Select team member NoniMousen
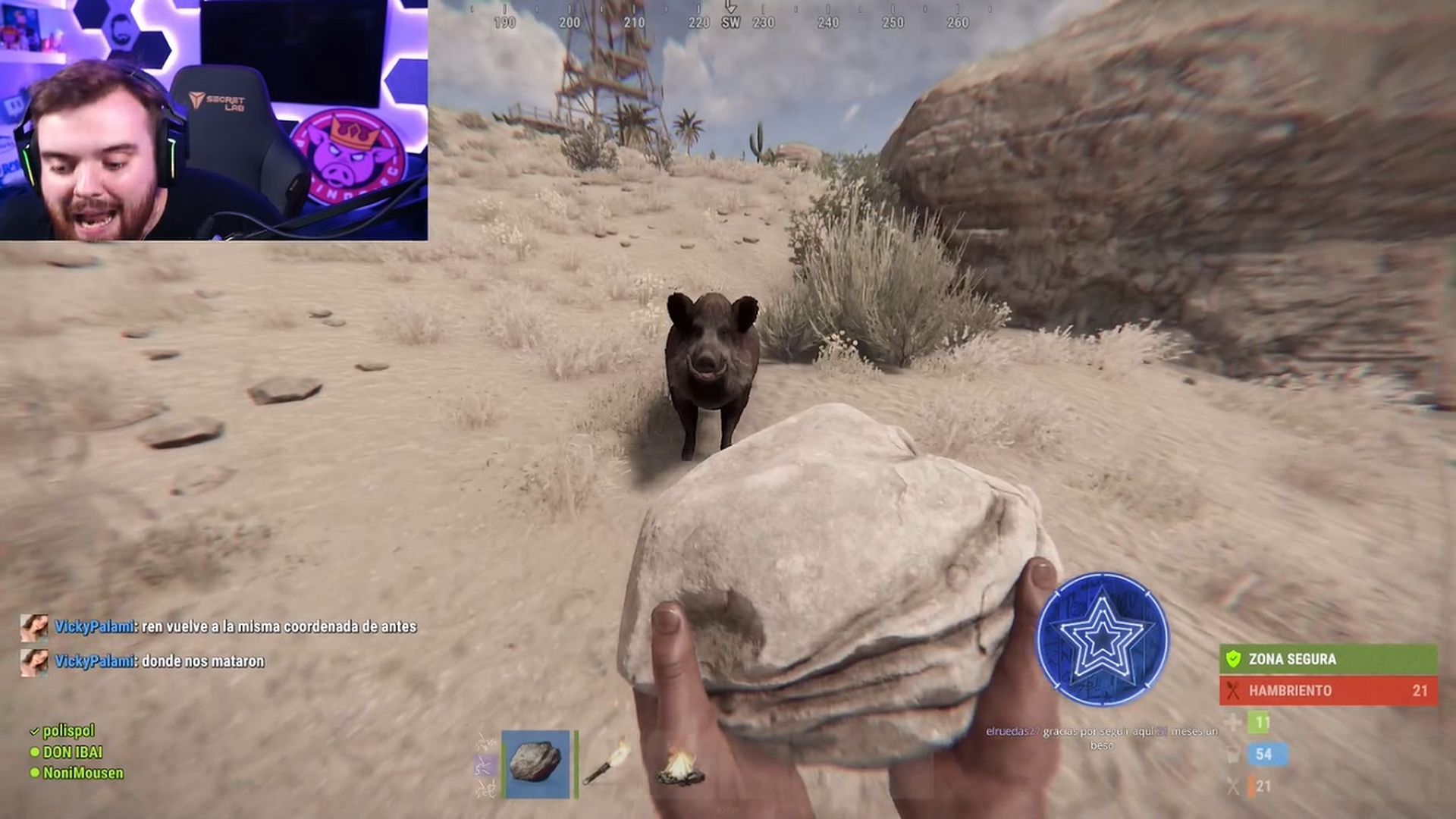This screenshot has width=1456, height=819. click(82, 773)
